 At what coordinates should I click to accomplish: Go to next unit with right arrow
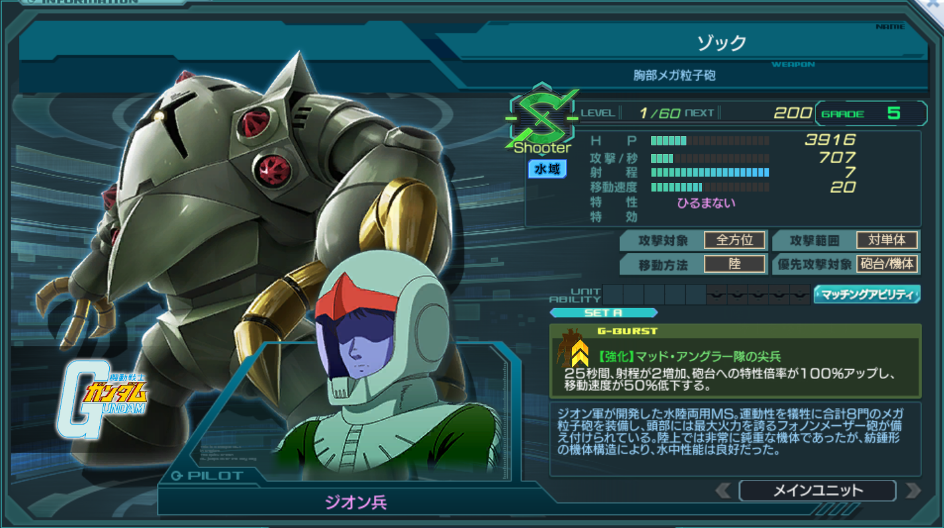(911, 490)
